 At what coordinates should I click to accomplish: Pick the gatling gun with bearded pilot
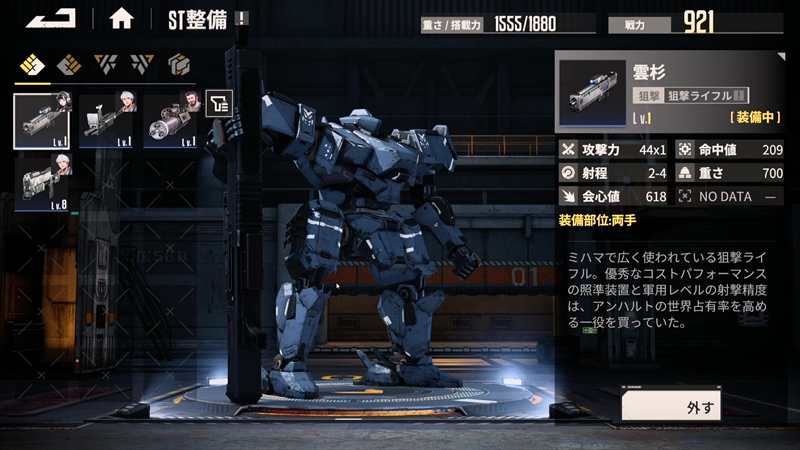(171, 120)
